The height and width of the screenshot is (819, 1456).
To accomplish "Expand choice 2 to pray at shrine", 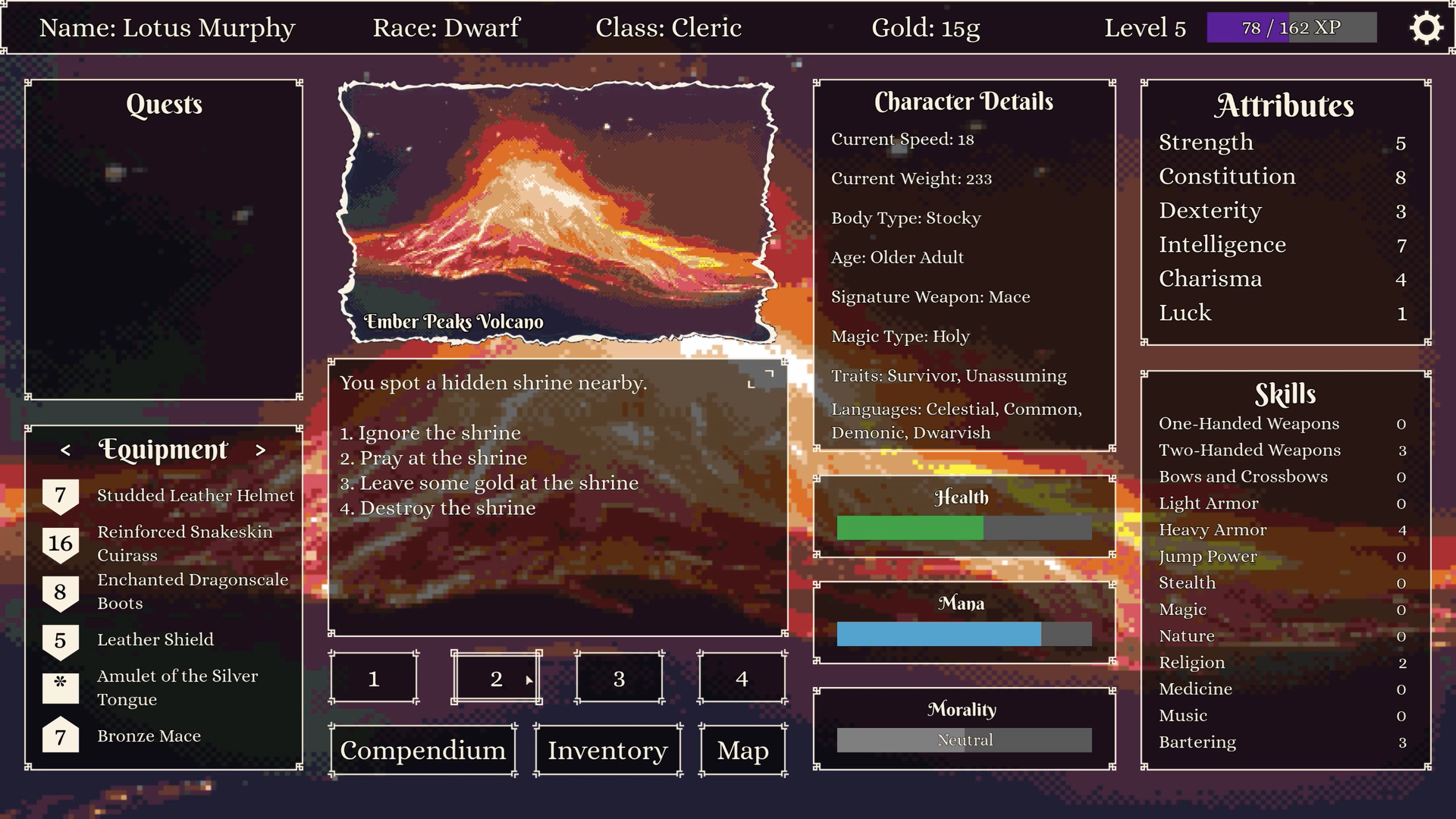I will 497,678.
